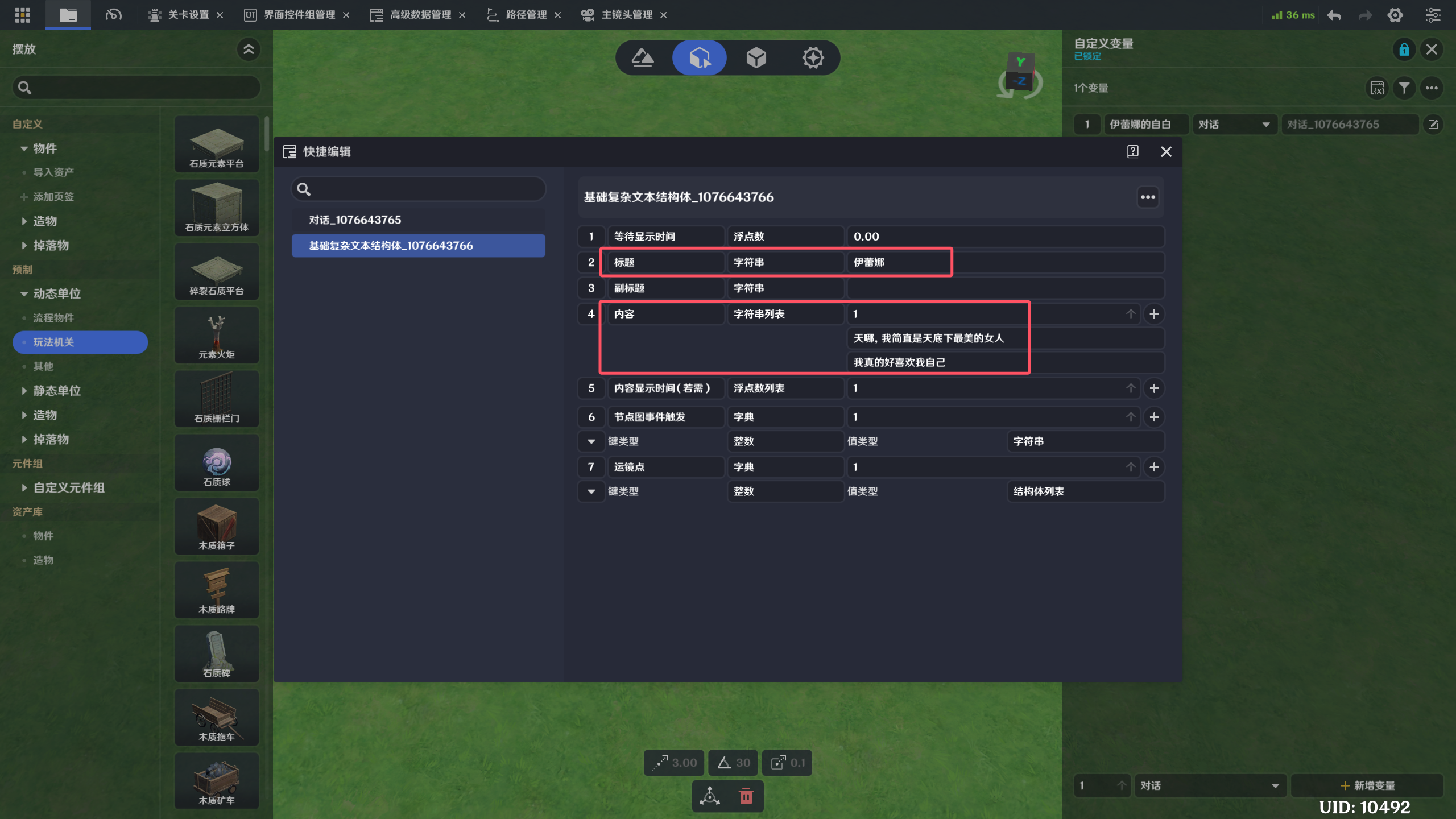Add an entry to the 内容 string list
Viewport: 1456px width, 819px height.
point(1154,314)
